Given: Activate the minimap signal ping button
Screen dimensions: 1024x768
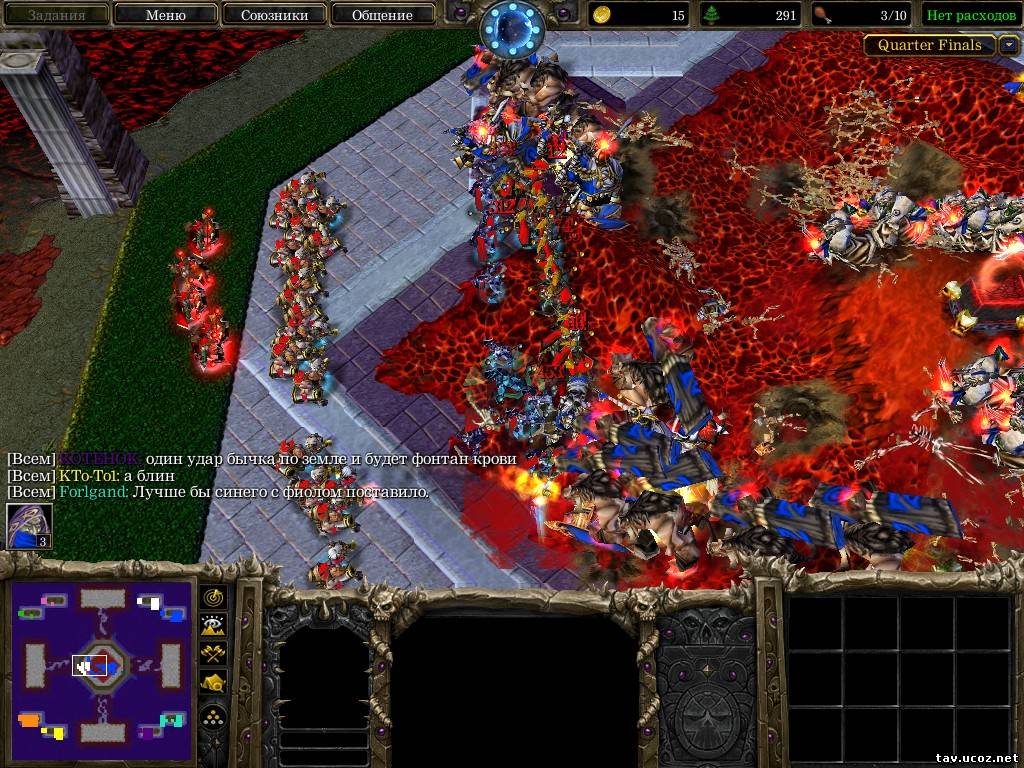Looking at the screenshot, I should (x=215, y=597).
